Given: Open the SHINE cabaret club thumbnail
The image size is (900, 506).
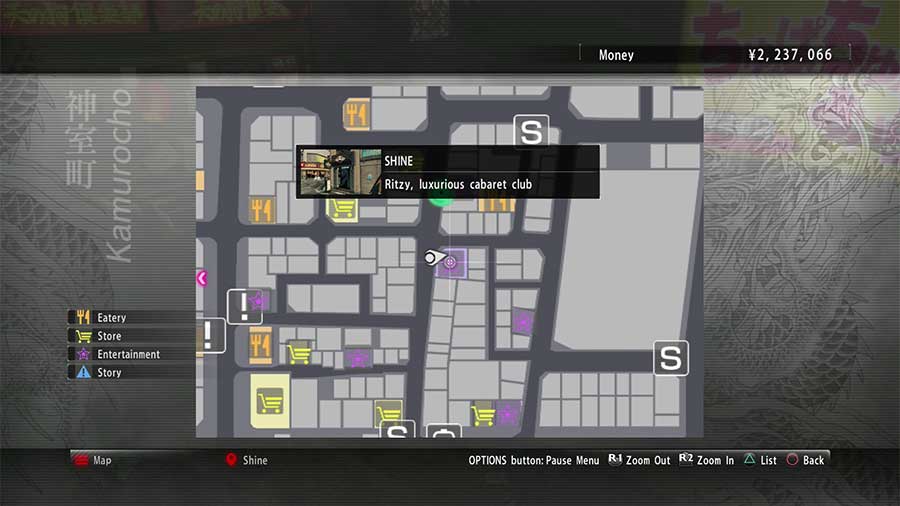Looking at the screenshot, I should [339, 172].
